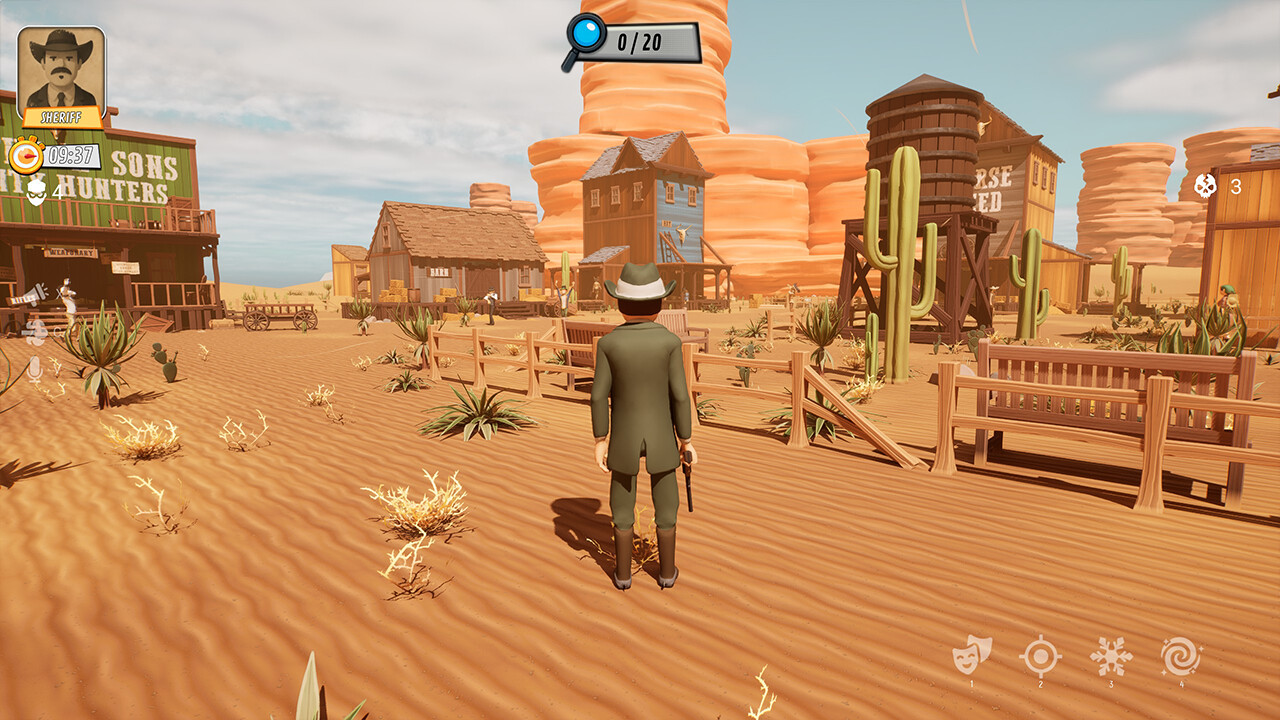Click the bounty hunter head icon

35,192
